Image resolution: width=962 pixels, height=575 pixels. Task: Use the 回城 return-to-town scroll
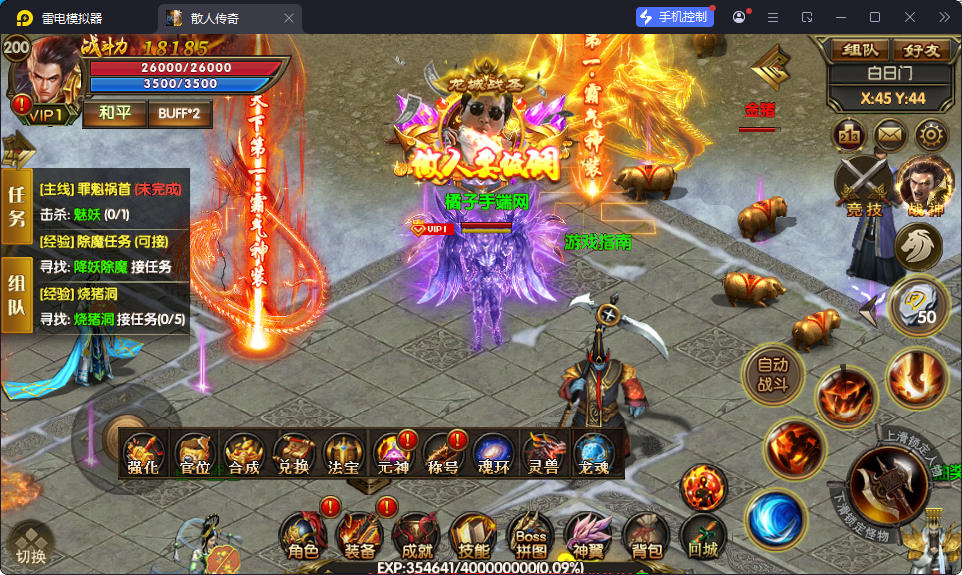pos(704,535)
